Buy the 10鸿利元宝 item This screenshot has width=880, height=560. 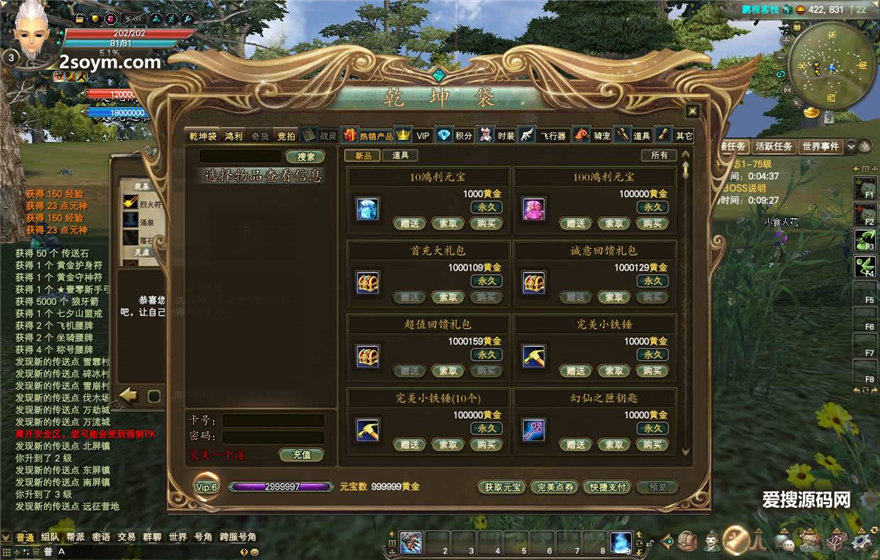(x=484, y=223)
